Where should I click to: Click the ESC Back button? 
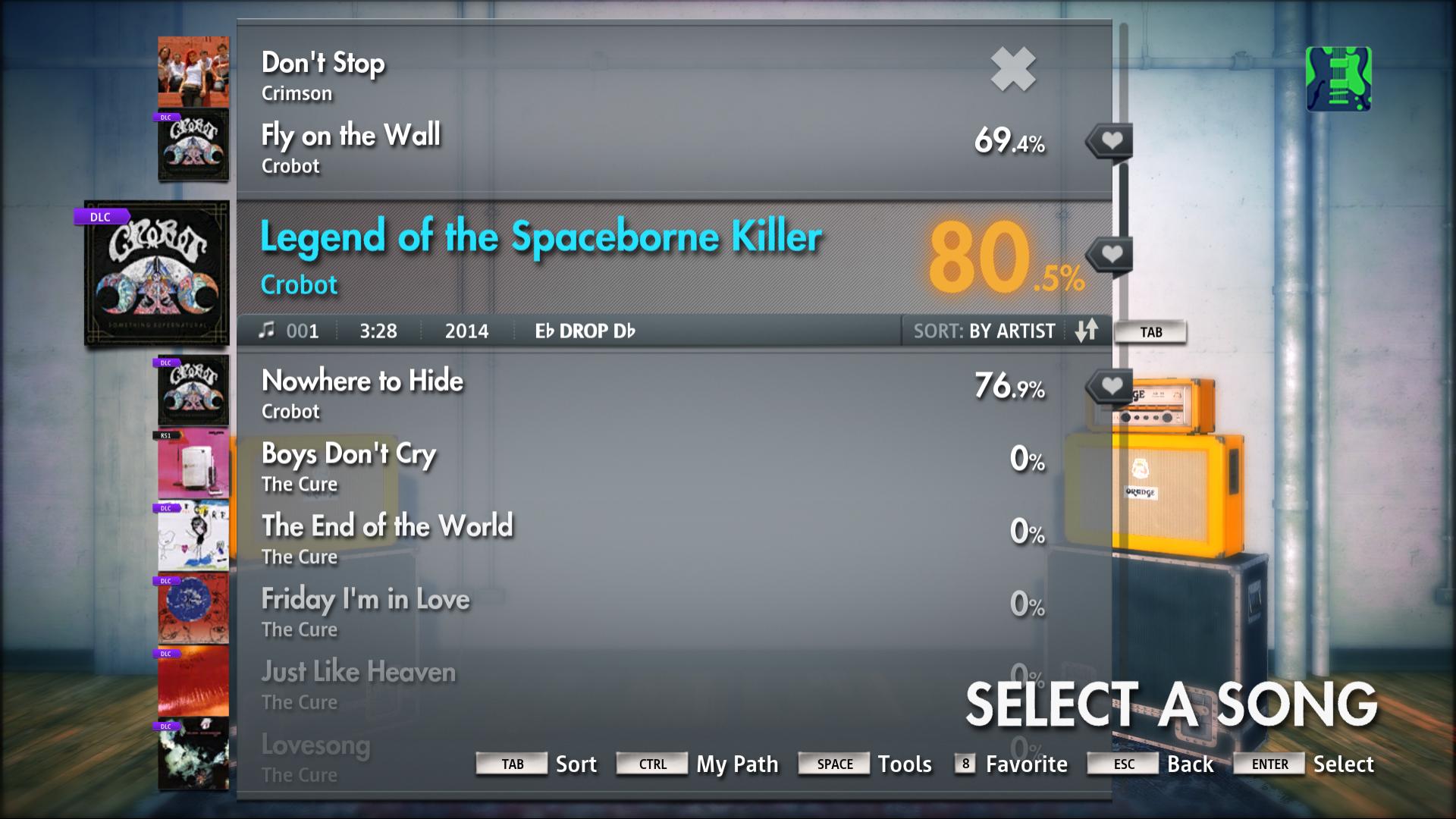pyautogui.click(x=1122, y=764)
